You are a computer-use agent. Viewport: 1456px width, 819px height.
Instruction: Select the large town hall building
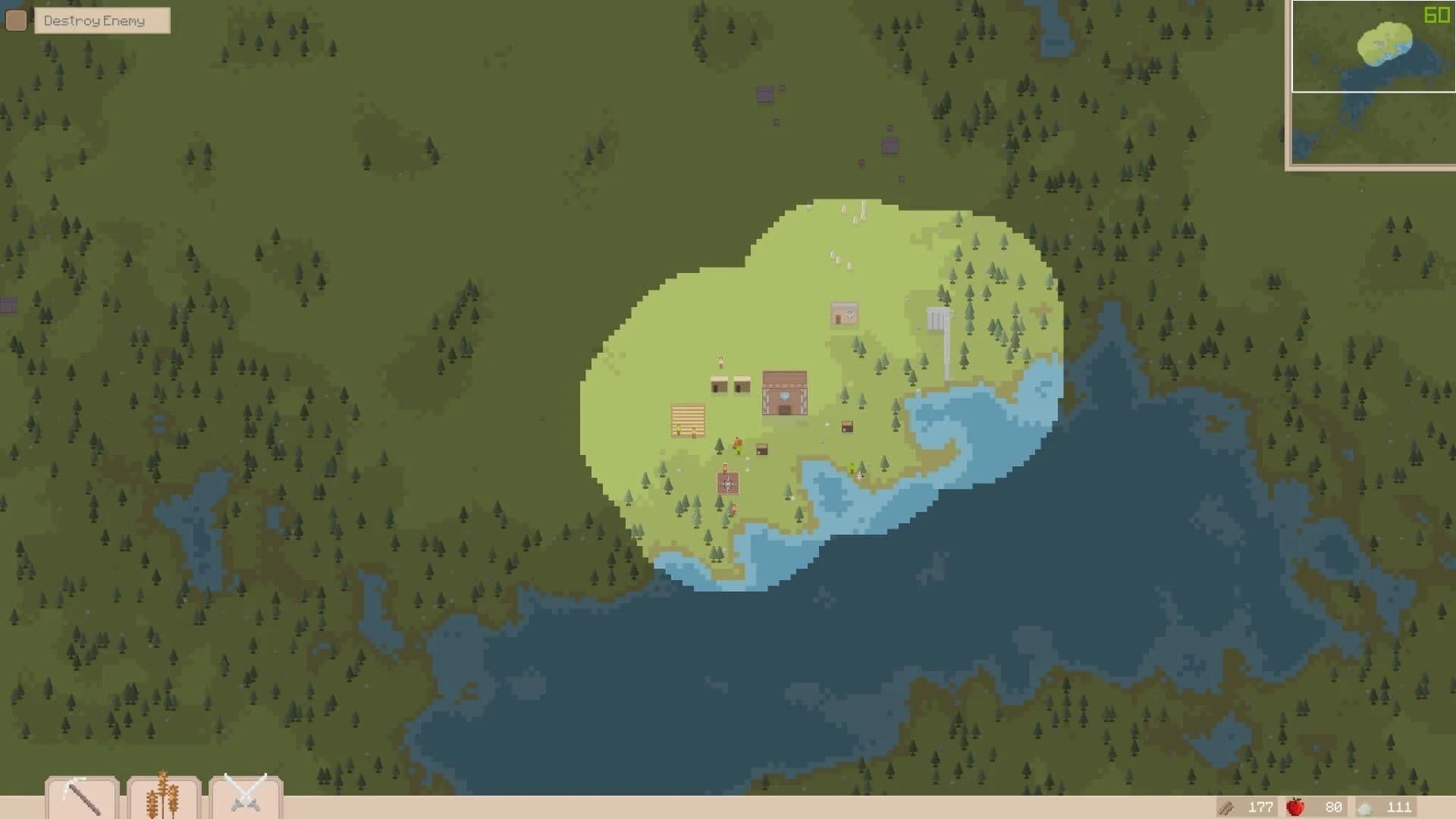click(x=784, y=394)
